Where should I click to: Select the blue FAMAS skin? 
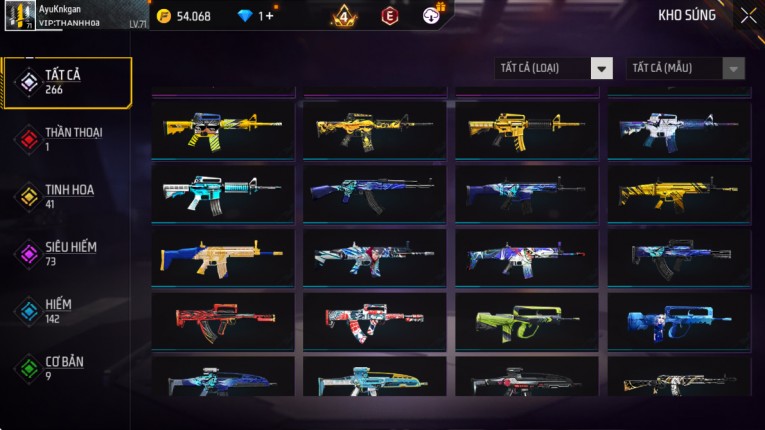pyautogui.click(x=678, y=321)
